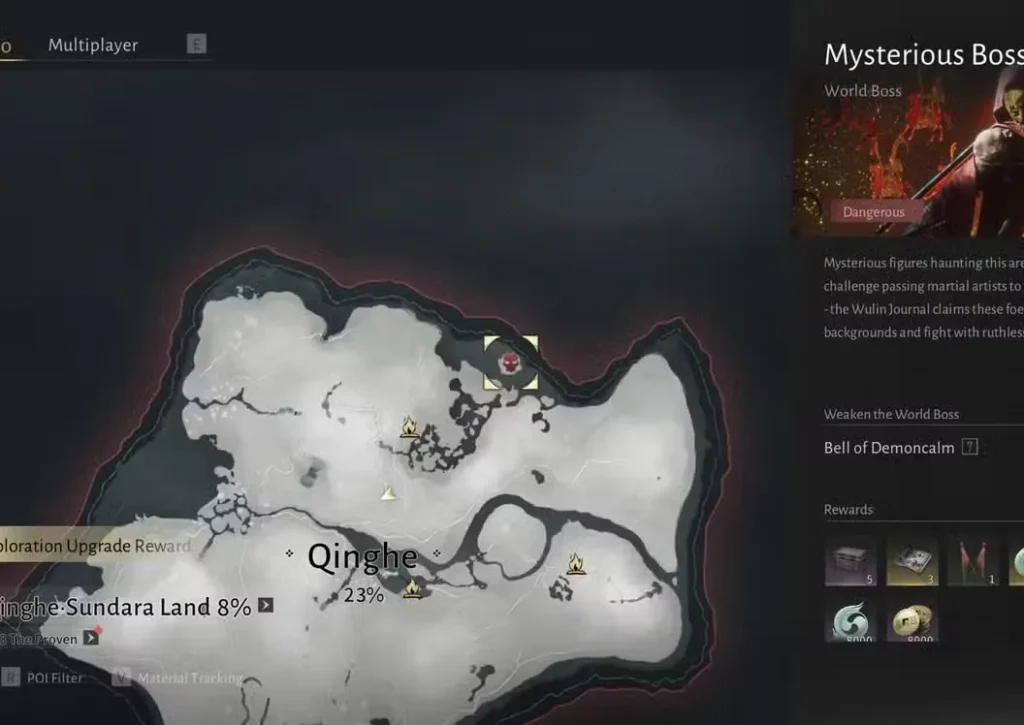
Task: Show Bell of Demoncalm help icon
Action: pos(969,448)
